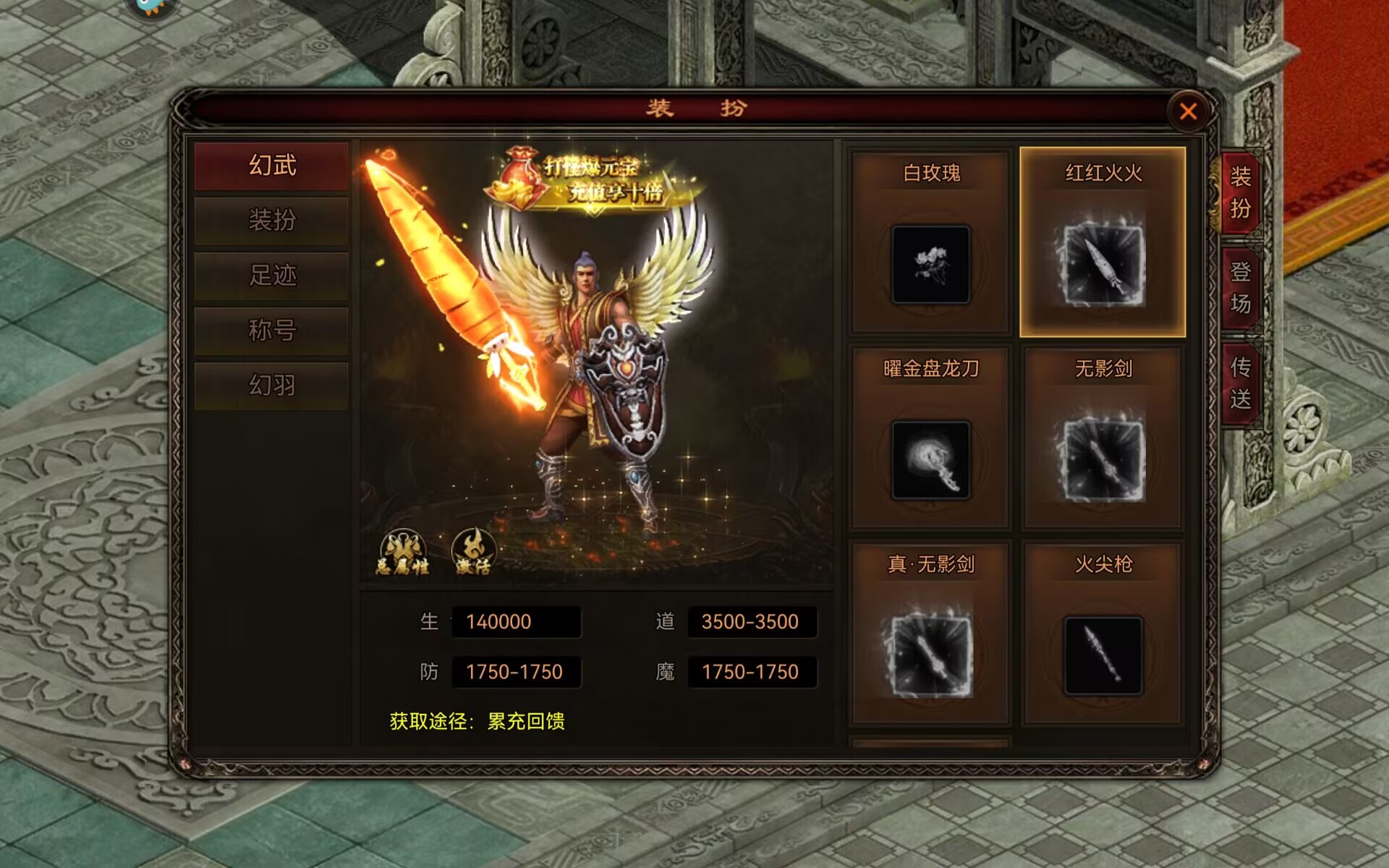This screenshot has height=868, width=1389.
Task: Choose the 无影剑 weapon skin
Action: pos(1103,459)
